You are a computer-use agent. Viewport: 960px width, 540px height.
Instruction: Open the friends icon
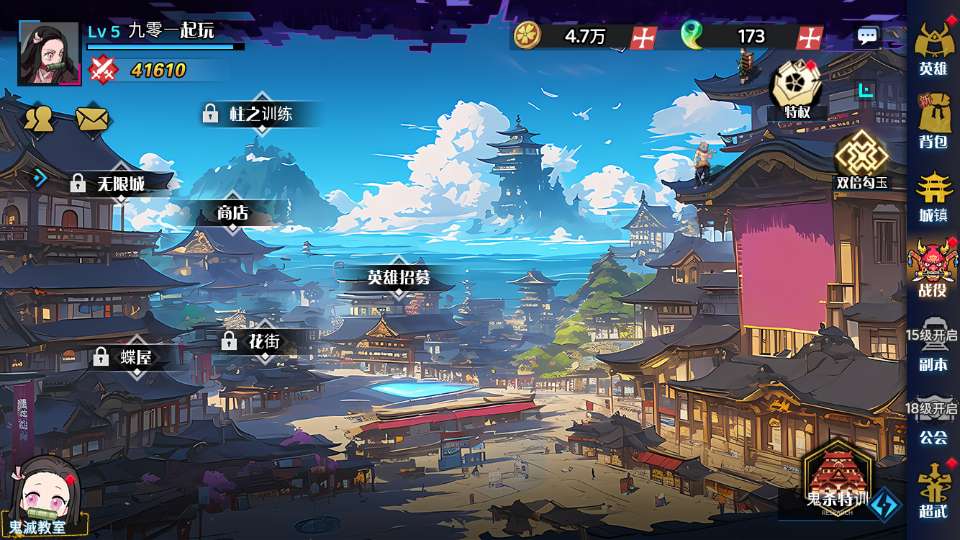pyautogui.click(x=39, y=118)
